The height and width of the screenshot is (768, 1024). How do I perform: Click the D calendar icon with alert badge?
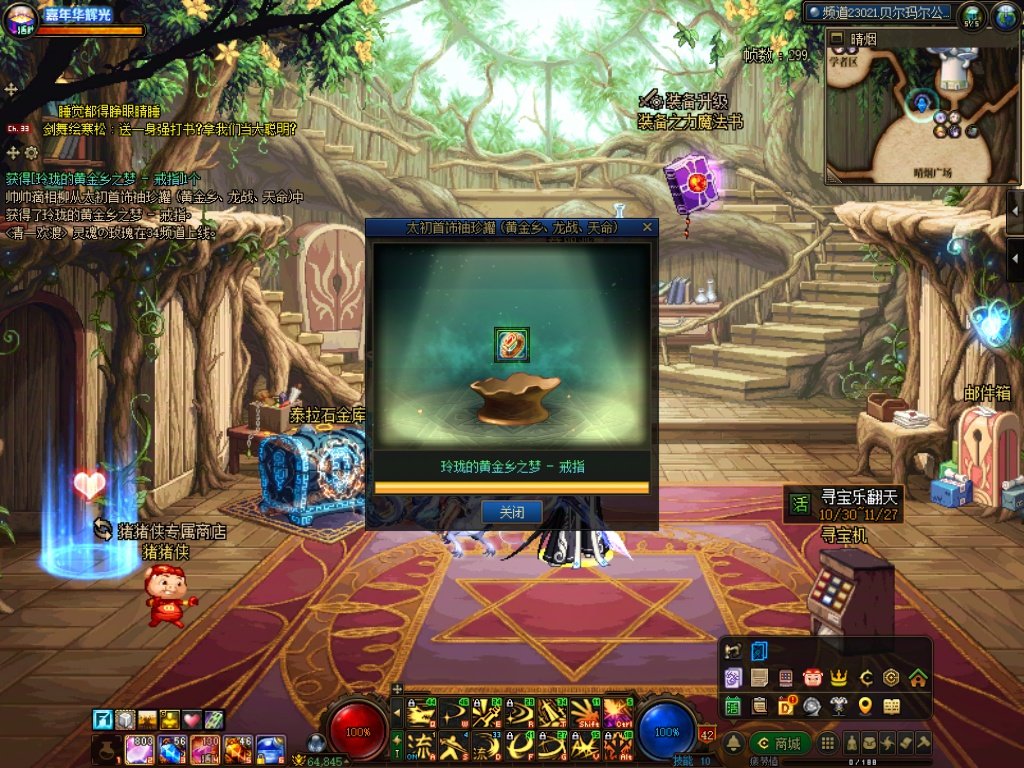pyautogui.click(x=787, y=706)
